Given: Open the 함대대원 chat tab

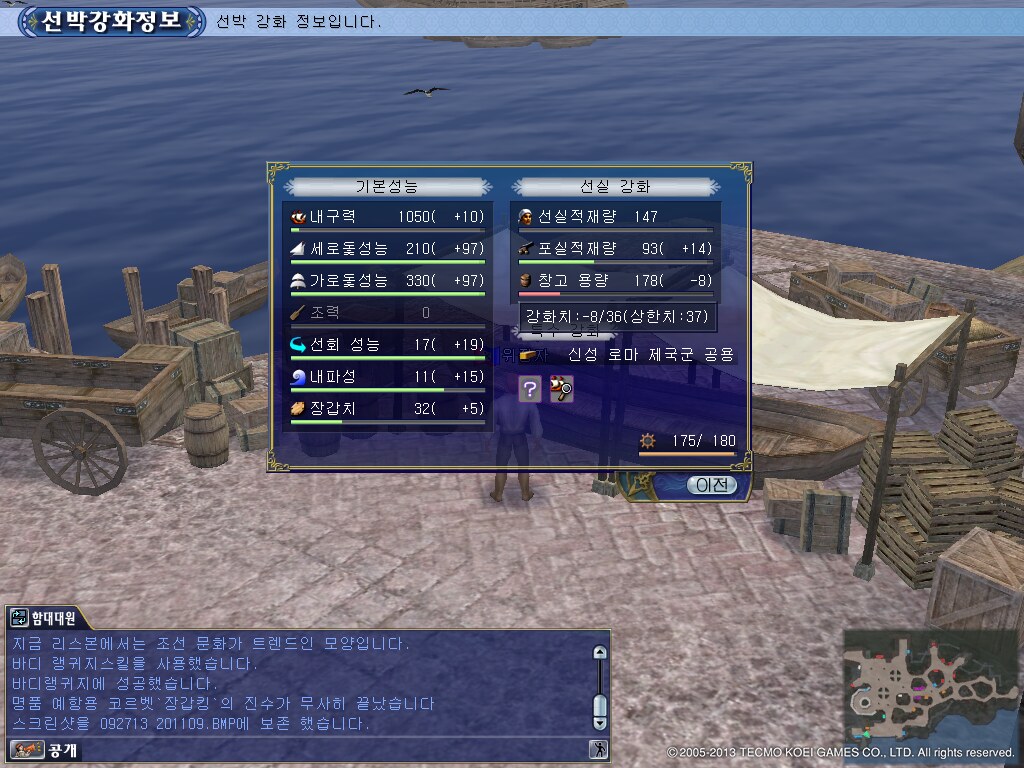Looking at the screenshot, I should point(44,619).
